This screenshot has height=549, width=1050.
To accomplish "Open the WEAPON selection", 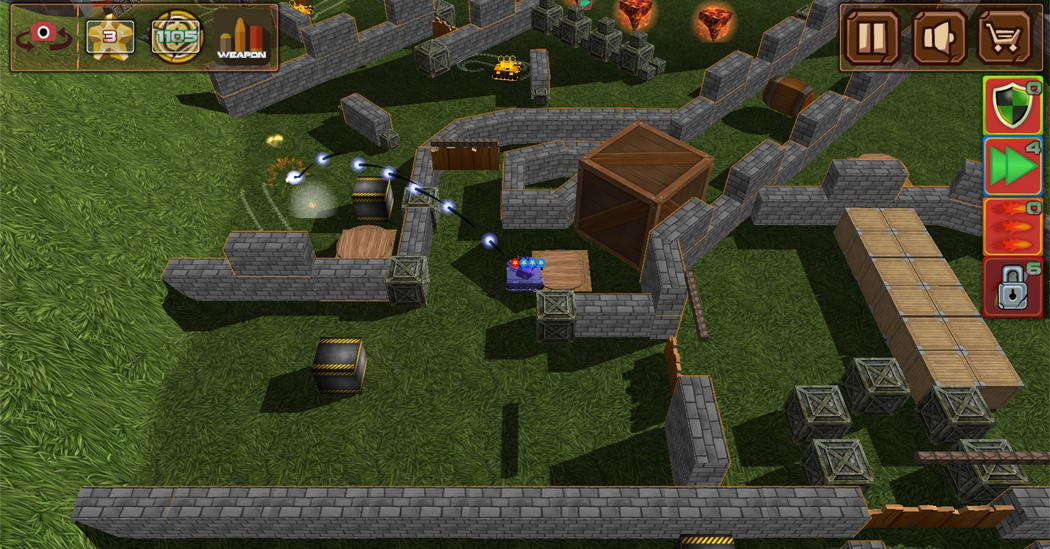I will (241, 38).
